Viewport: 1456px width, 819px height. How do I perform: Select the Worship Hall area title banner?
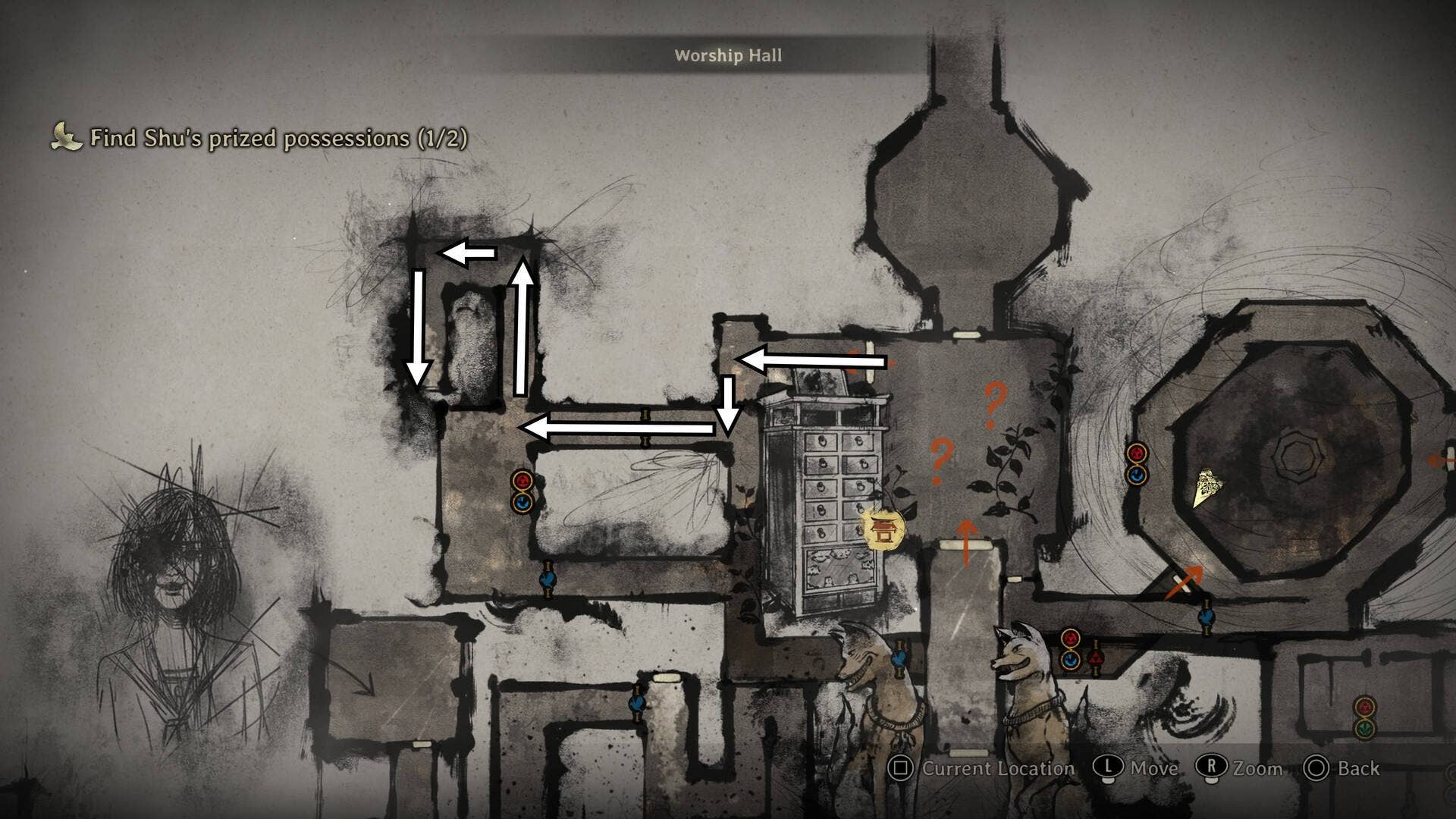pyautogui.click(x=728, y=55)
